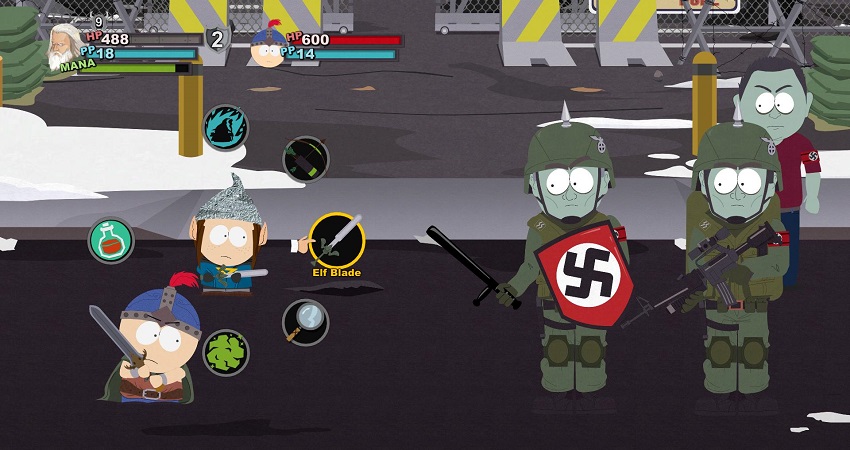Open the blue flame abilities icon
Screen dimensions: 850x450
[225, 128]
